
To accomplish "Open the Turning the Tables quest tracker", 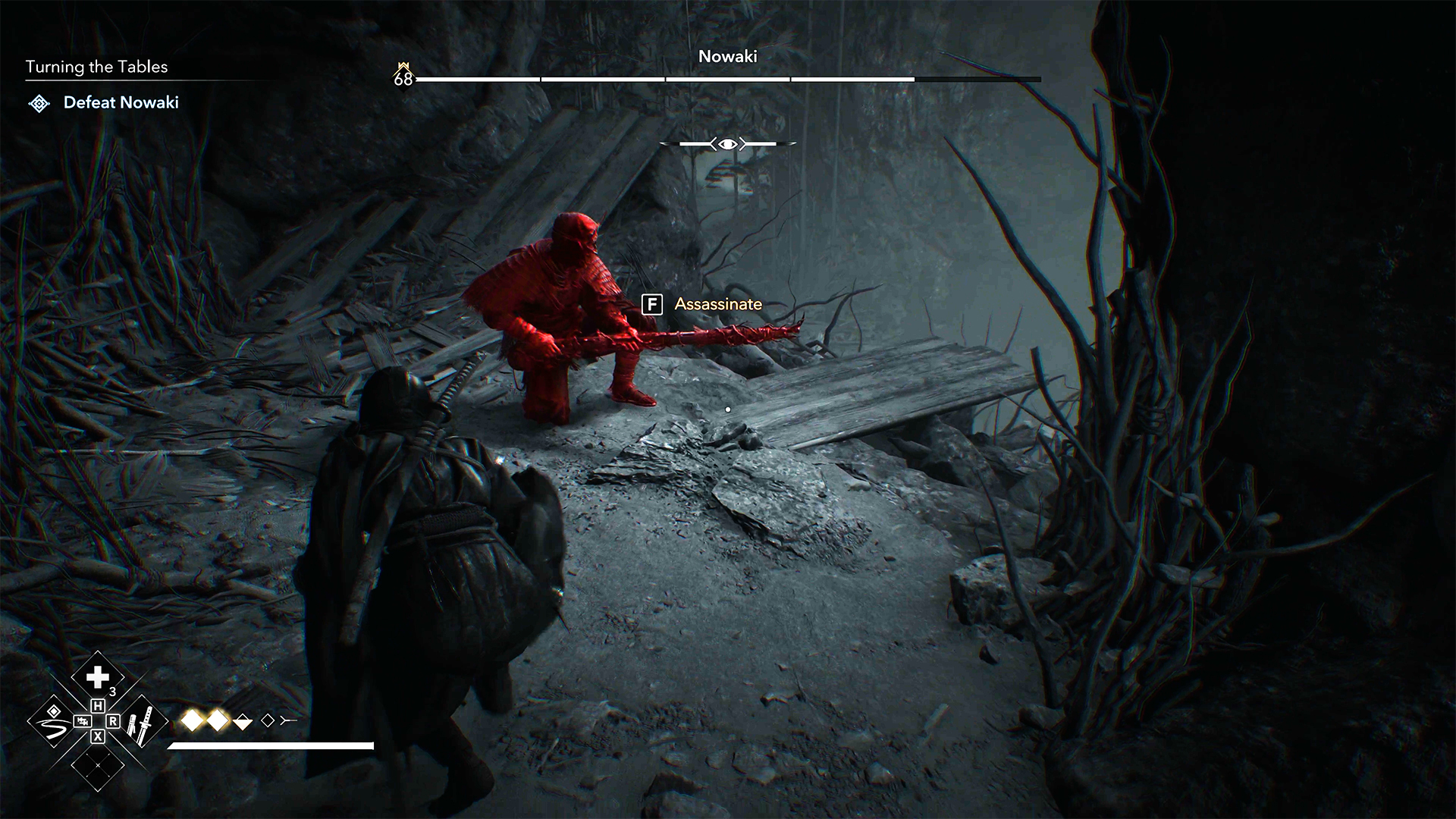I will (96, 67).
